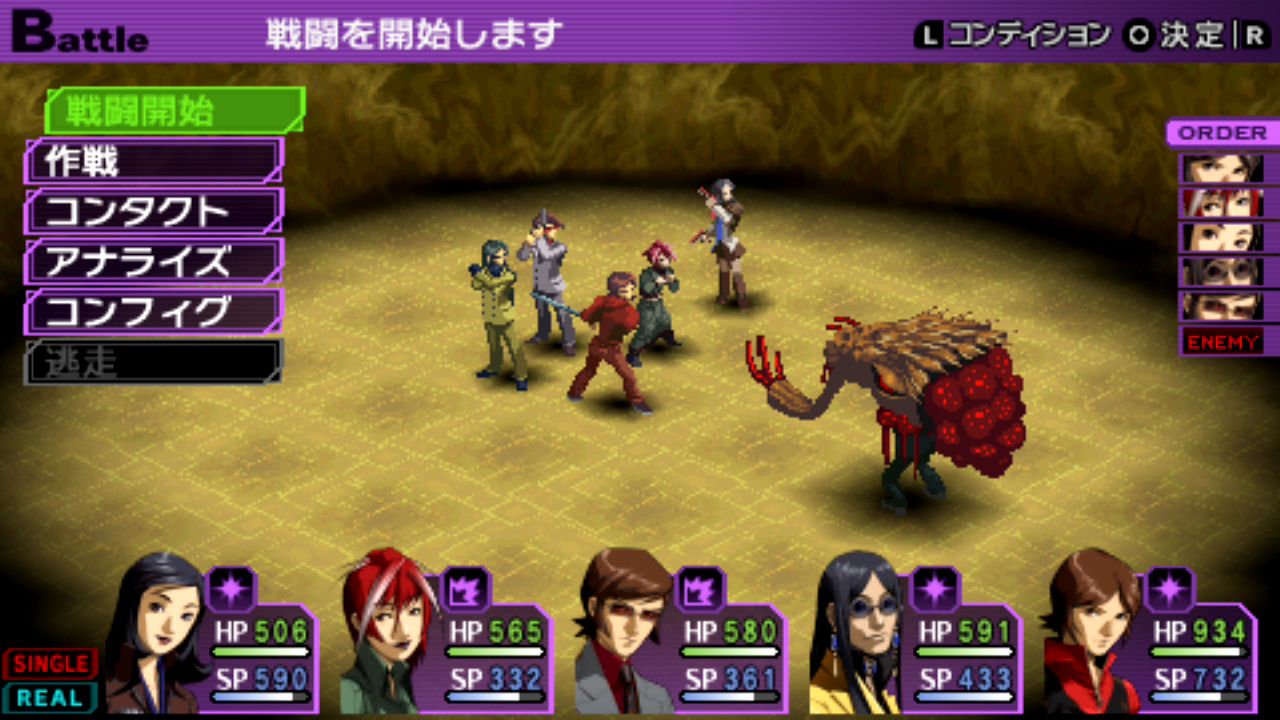
Task: Open the アナライズ analyze command
Action: 154,262
